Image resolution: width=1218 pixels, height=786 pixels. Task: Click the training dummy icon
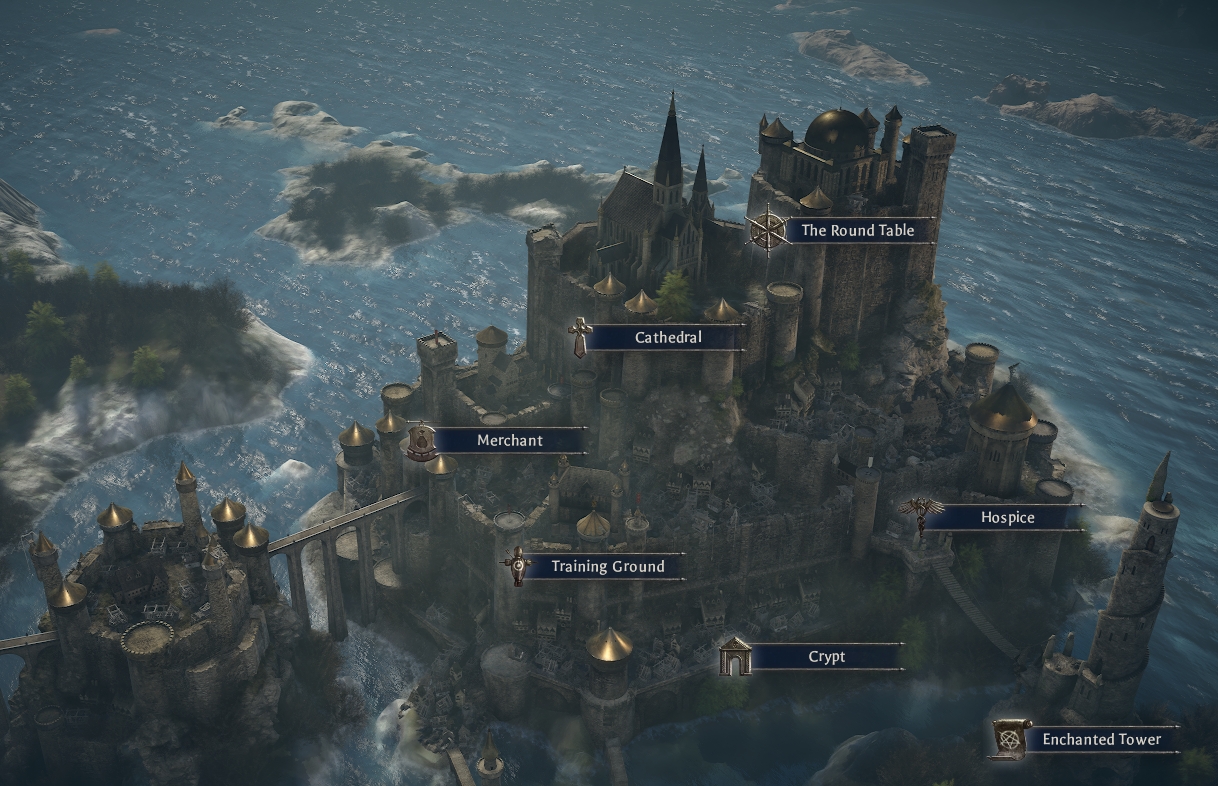[x=517, y=567]
